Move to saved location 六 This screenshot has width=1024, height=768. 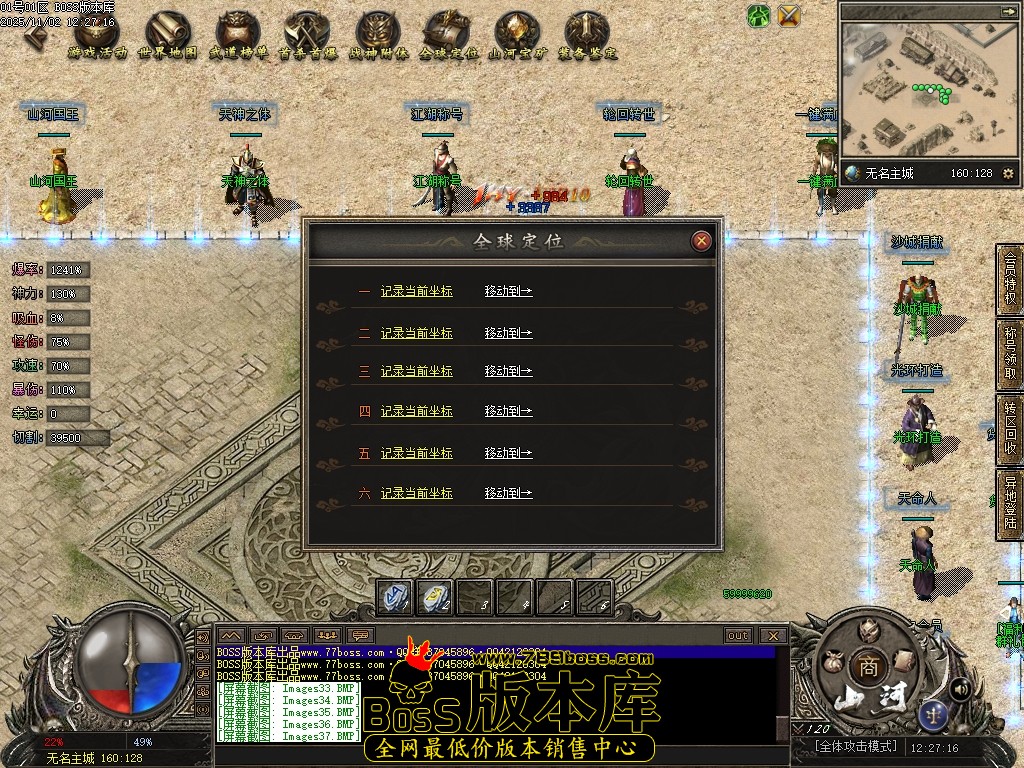508,493
